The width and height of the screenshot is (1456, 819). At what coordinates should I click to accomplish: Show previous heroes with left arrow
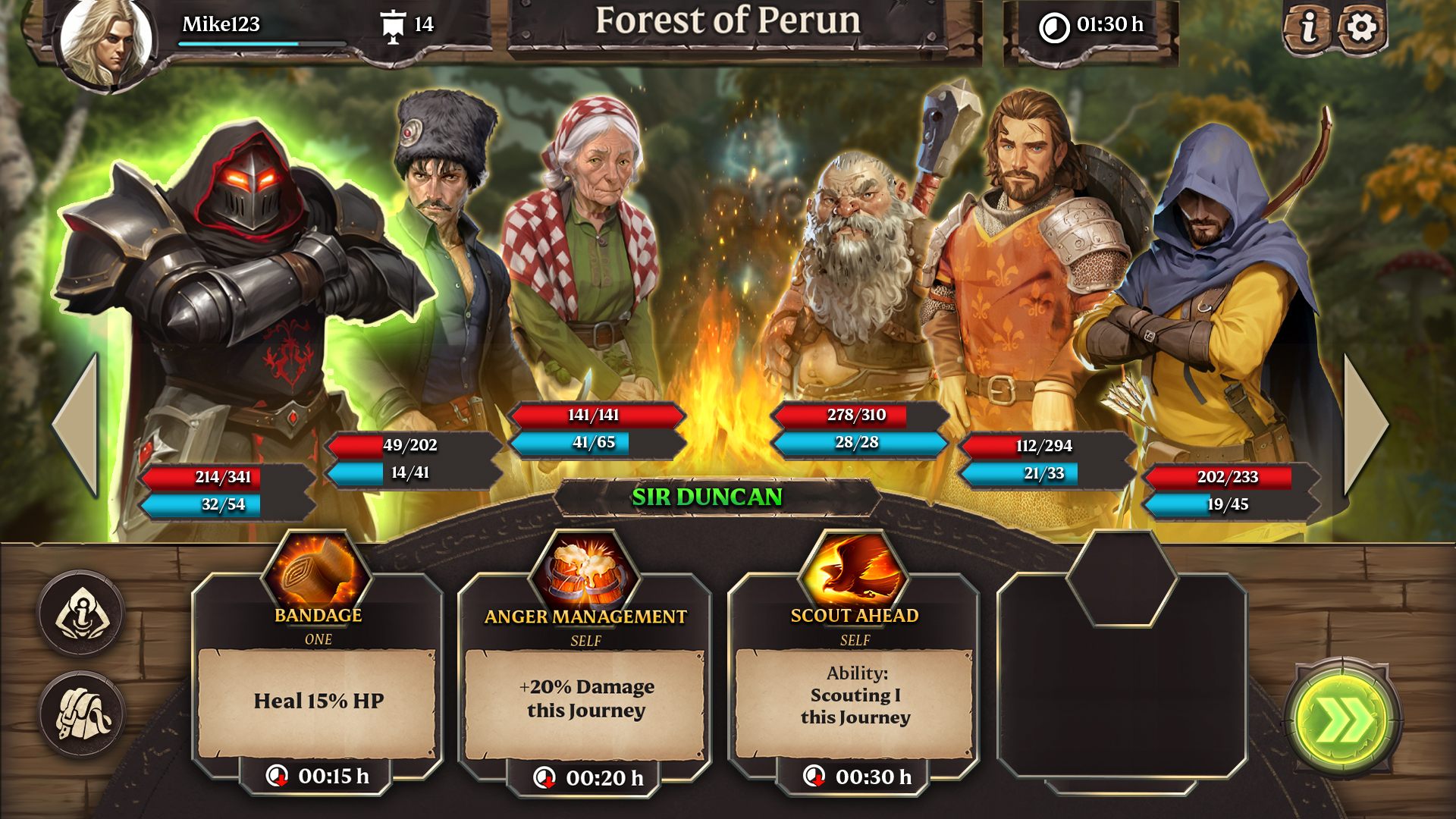tap(76, 425)
